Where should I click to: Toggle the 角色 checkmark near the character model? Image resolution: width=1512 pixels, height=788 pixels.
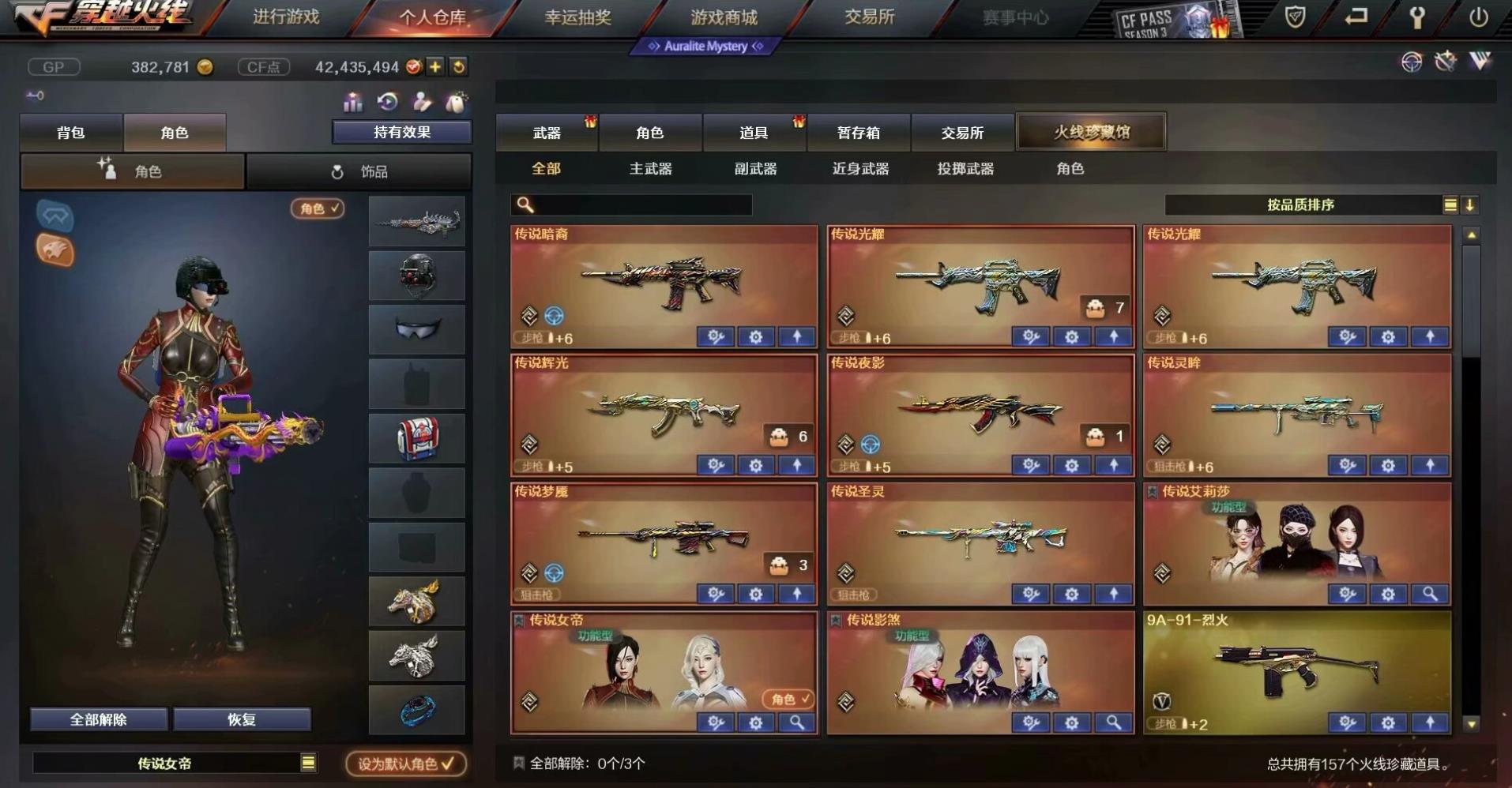click(316, 209)
